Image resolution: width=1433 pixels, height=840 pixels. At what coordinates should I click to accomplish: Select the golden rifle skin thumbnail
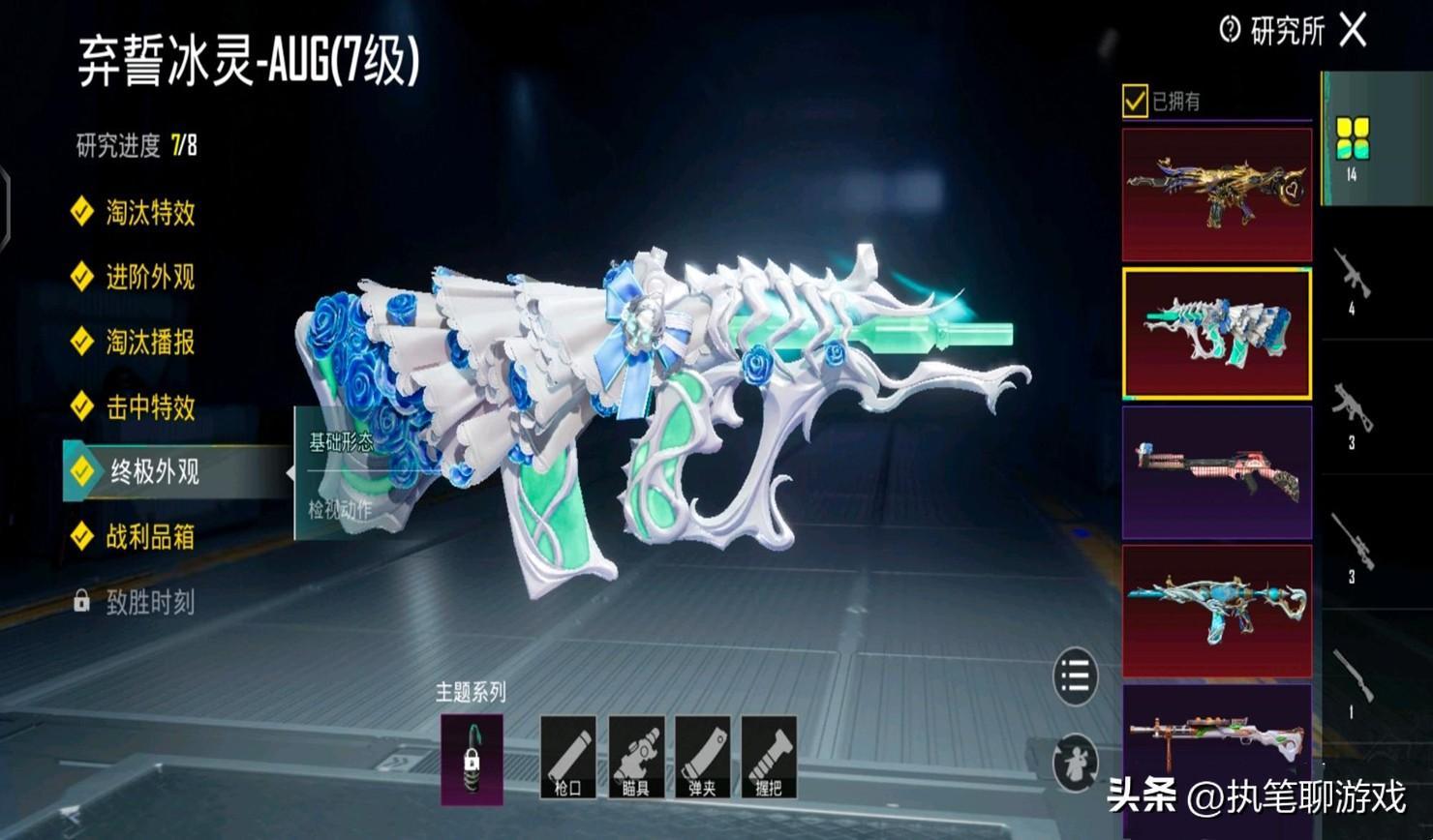click(x=1216, y=195)
